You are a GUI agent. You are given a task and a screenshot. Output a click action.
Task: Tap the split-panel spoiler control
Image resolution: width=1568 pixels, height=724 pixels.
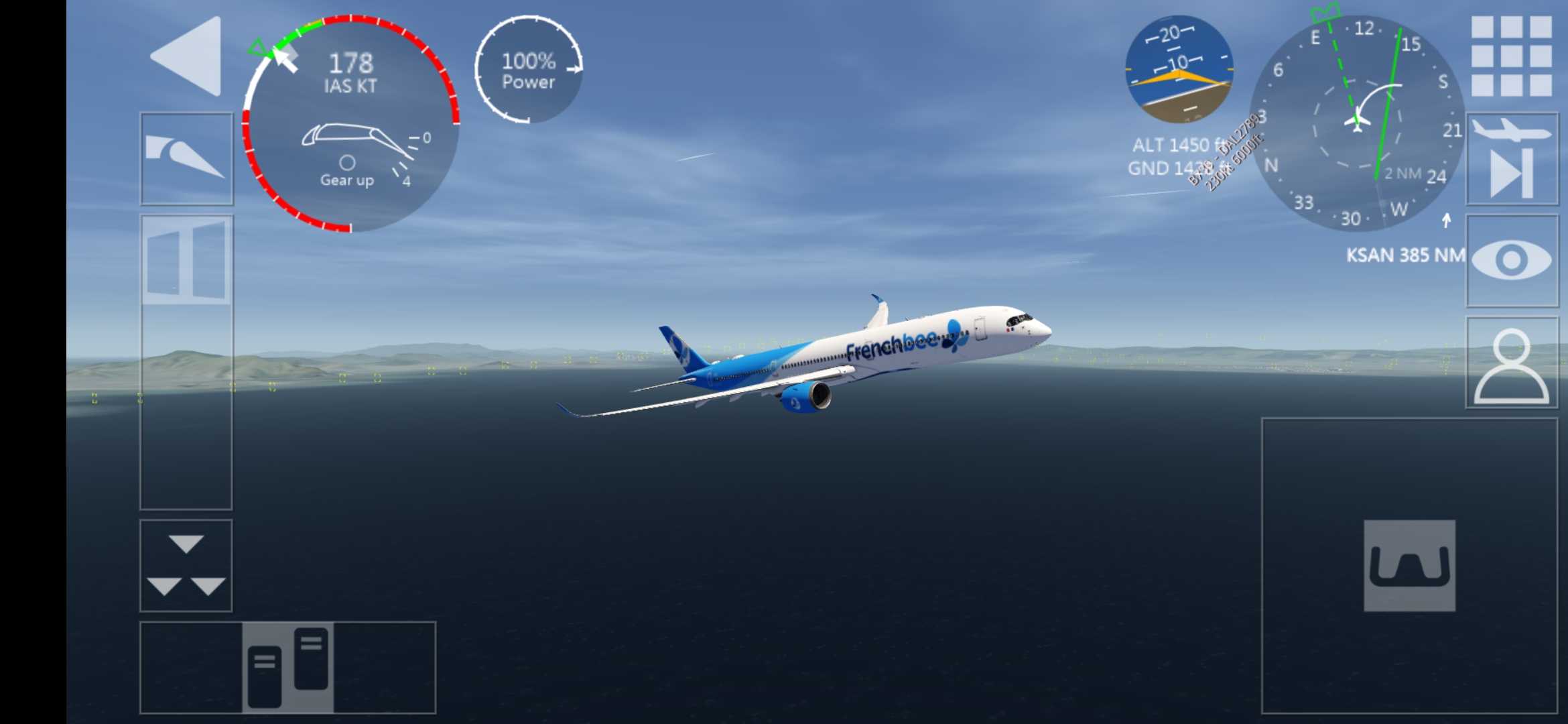(186, 260)
